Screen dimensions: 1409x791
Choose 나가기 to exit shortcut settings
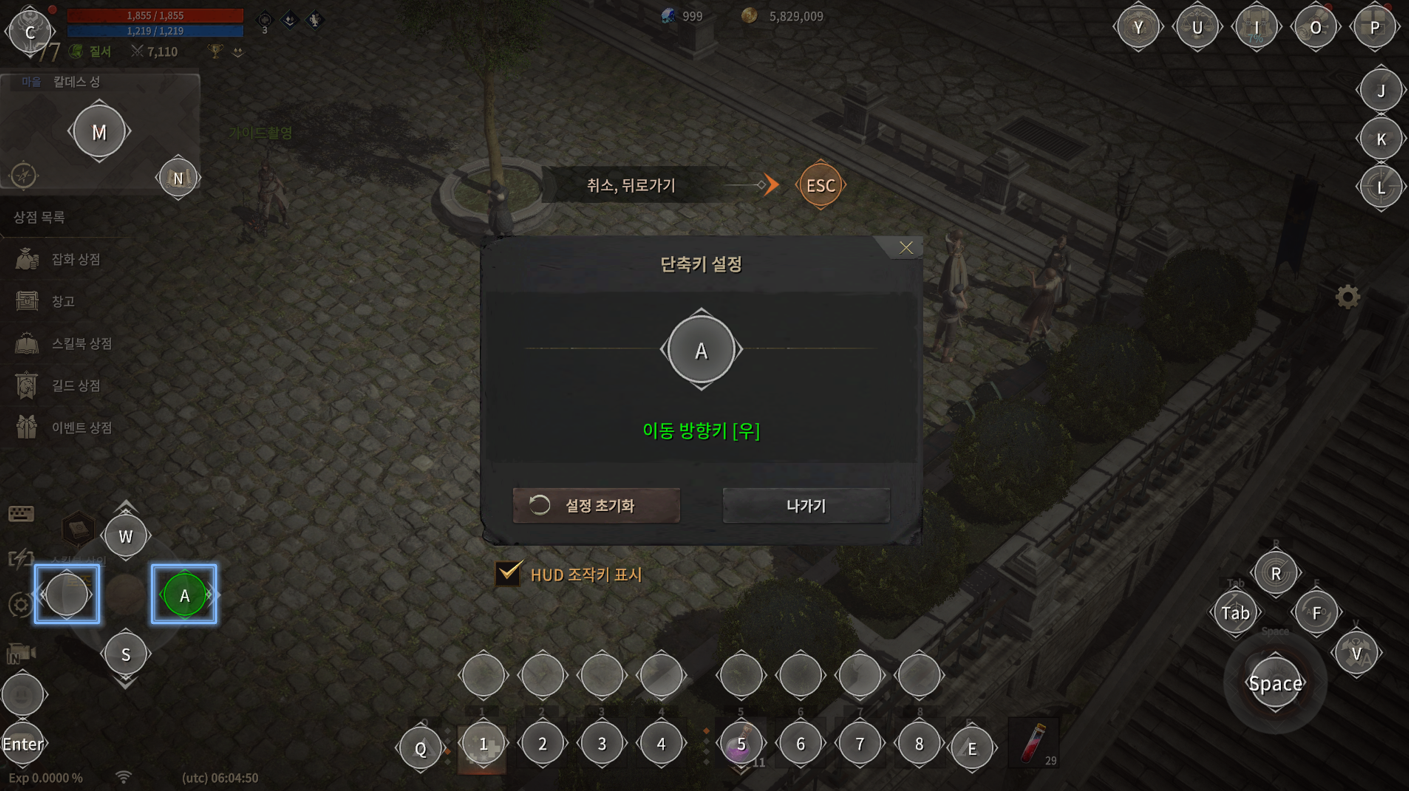coord(806,506)
